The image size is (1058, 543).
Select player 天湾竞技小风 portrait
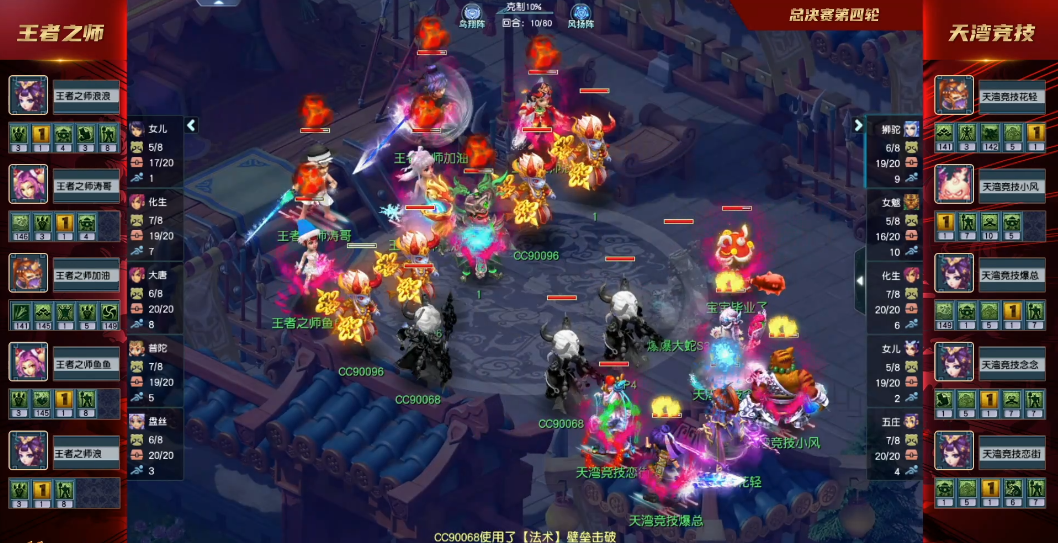point(954,185)
